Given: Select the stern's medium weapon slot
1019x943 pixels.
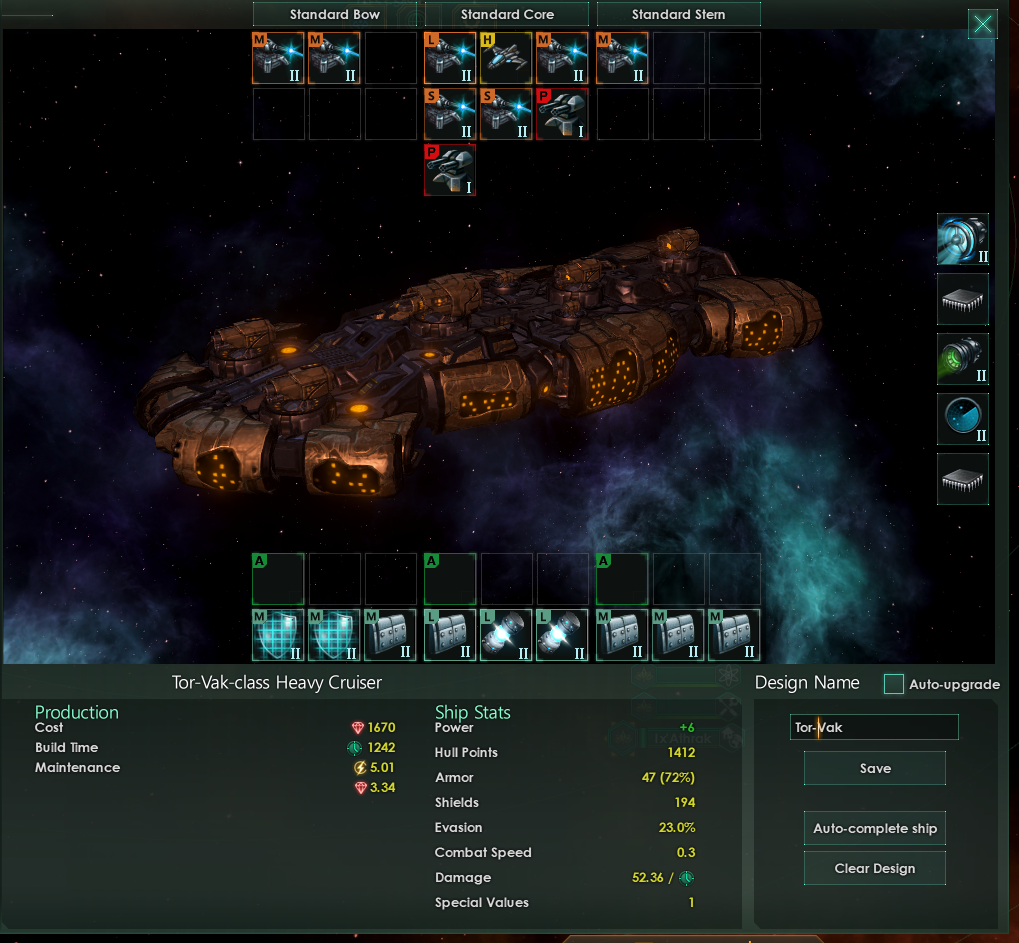Looking at the screenshot, I should click(x=622, y=58).
